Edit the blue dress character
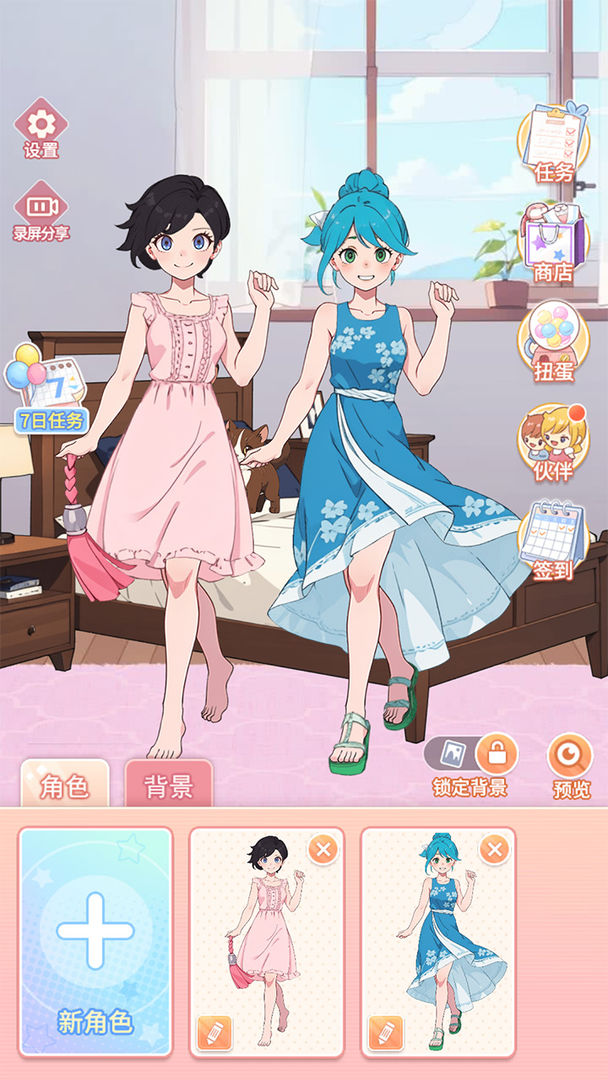This screenshot has height=1080, width=608. pyautogui.click(x=385, y=1032)
